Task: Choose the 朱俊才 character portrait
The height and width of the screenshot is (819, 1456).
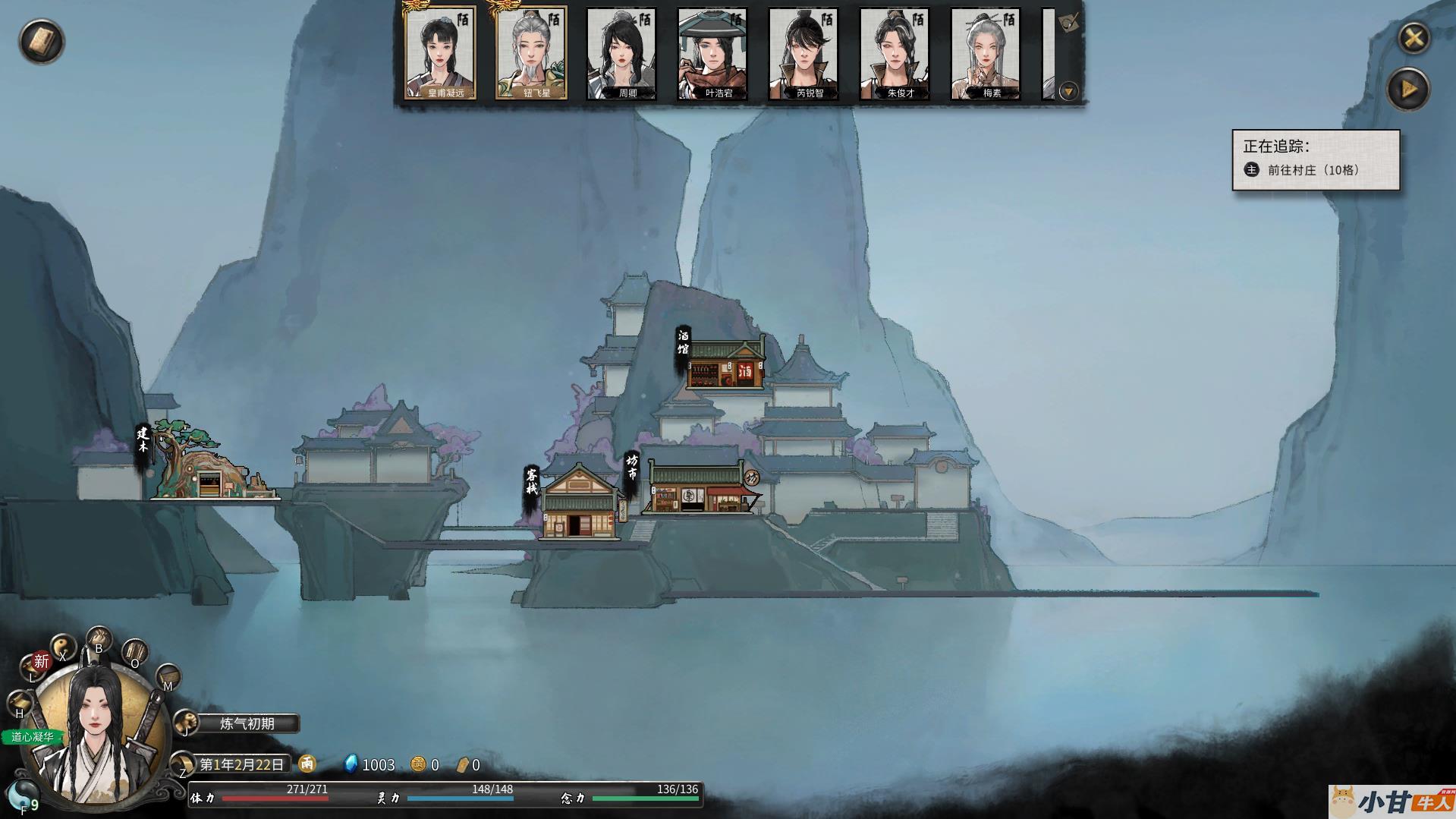Action: click(895, 53)
